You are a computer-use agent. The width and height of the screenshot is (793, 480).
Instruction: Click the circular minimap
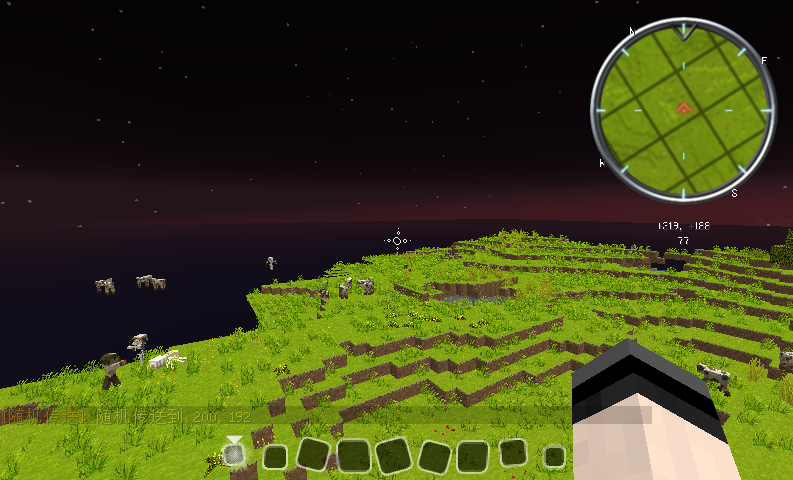[683, 110]
